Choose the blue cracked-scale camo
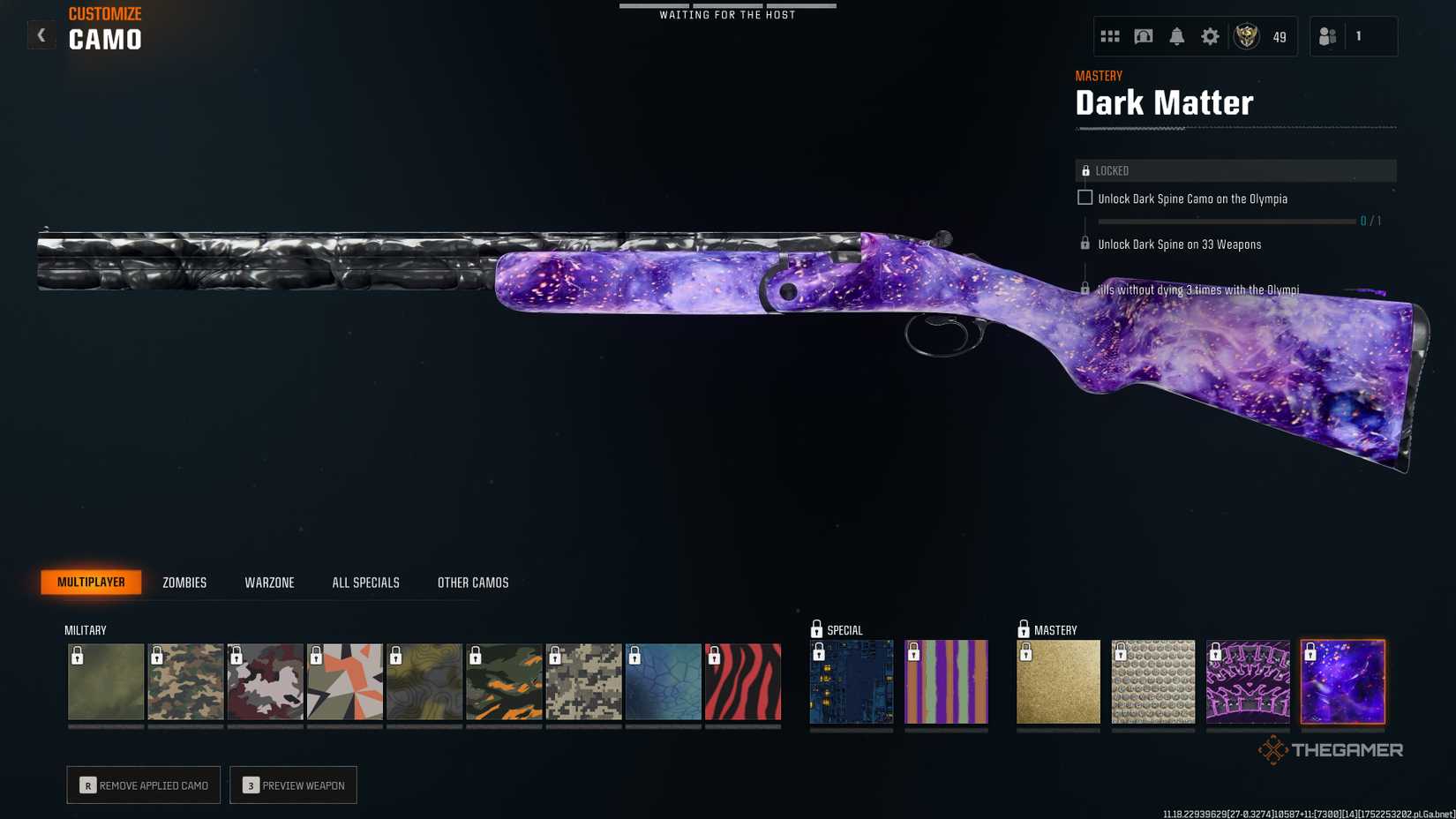Viewport: 1456px width, 819px height. tap(664, 682)
